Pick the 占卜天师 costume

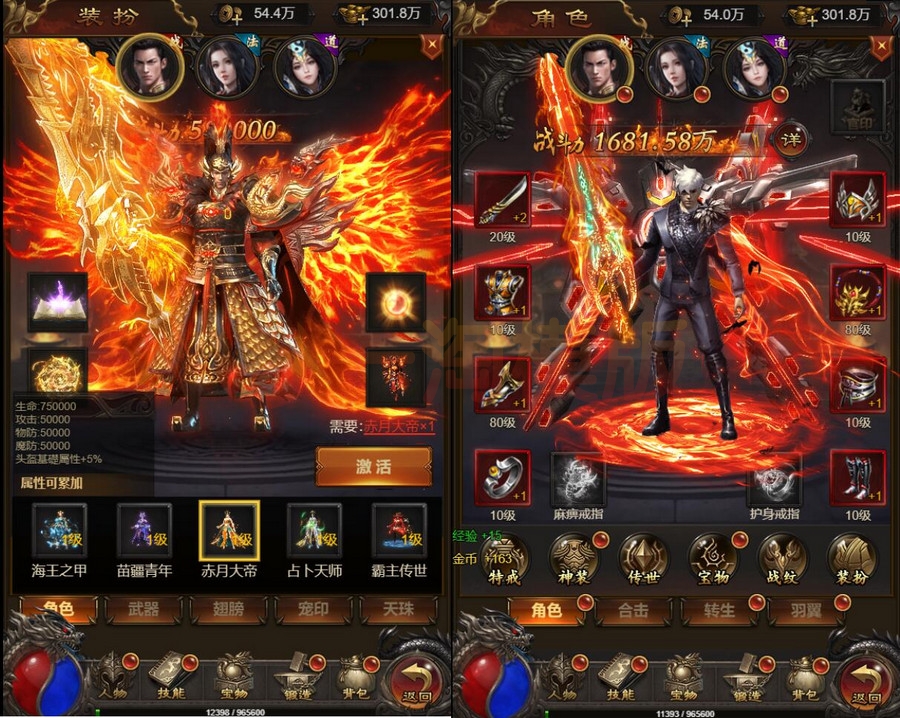(x=315, y=532)
